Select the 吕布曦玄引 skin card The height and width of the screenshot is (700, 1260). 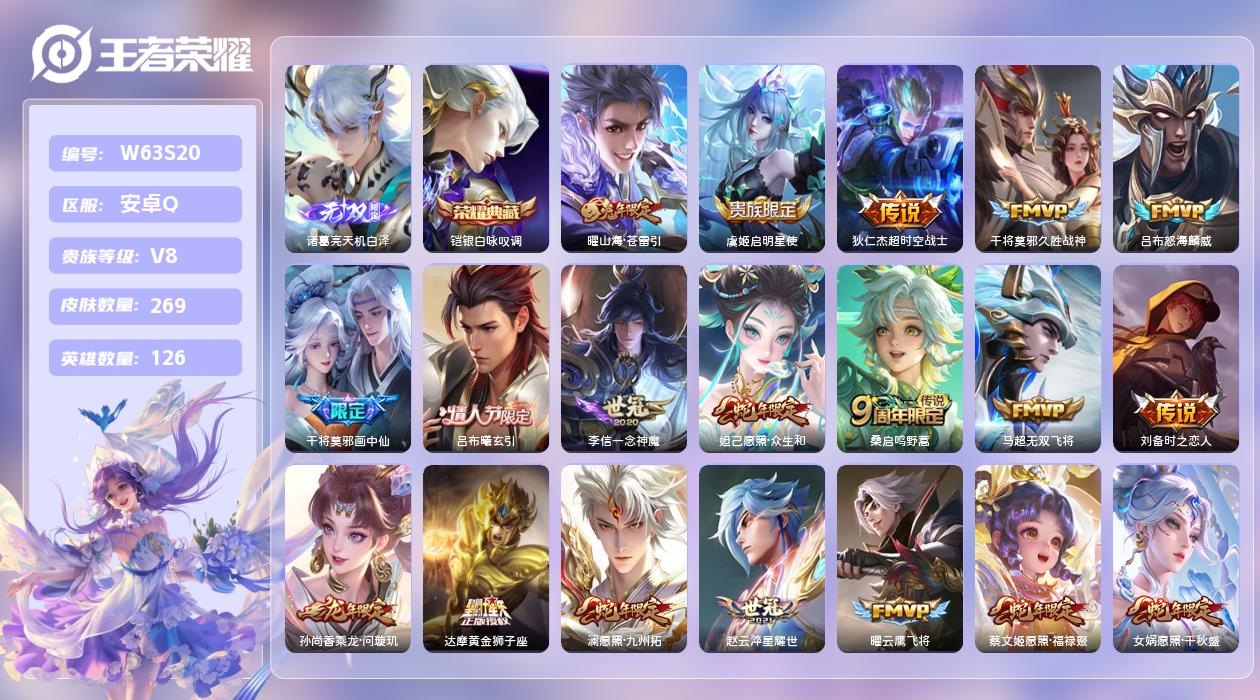[486, 358]
